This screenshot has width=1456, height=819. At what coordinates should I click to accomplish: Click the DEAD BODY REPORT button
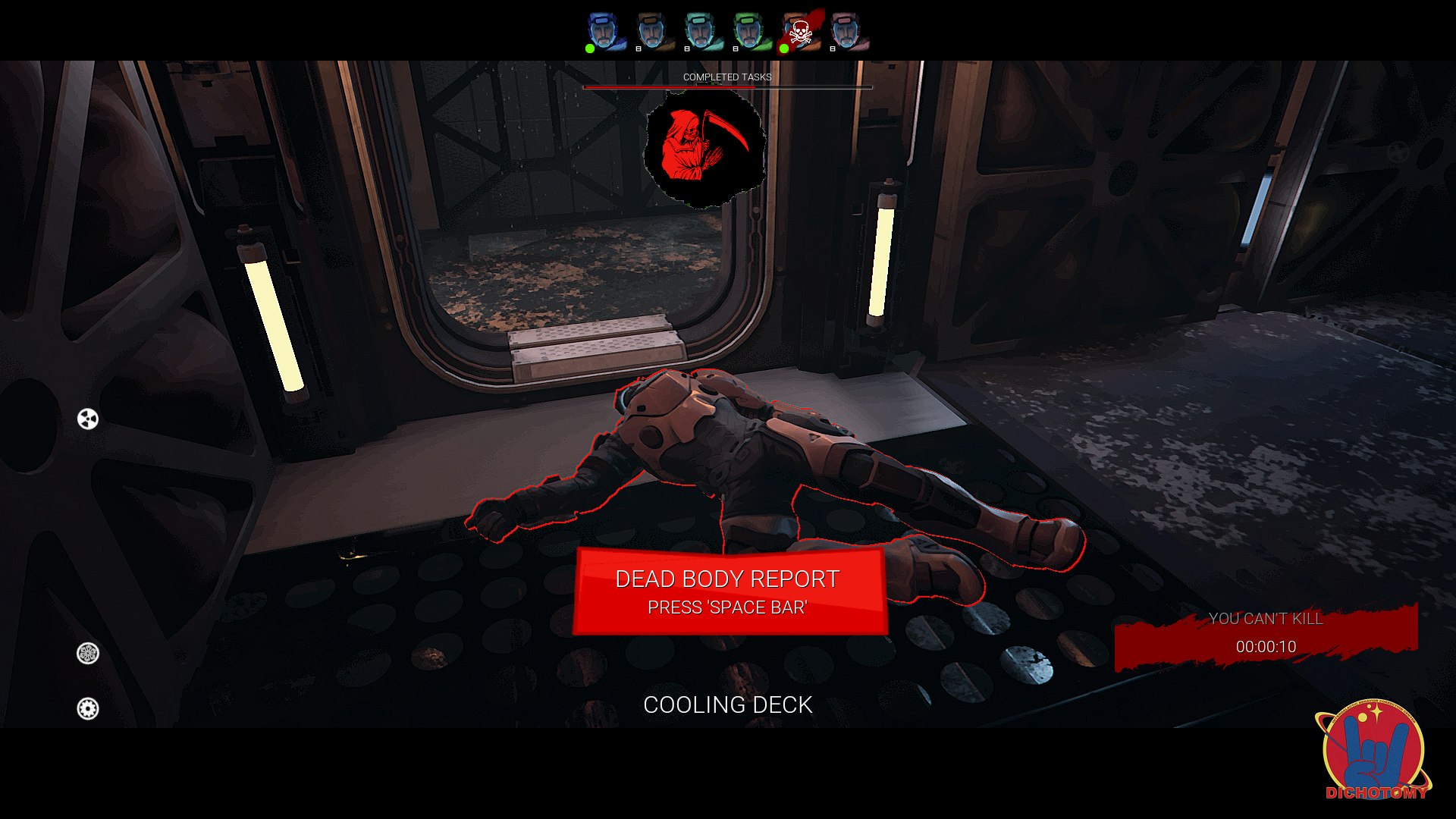(x=729, y=591)
